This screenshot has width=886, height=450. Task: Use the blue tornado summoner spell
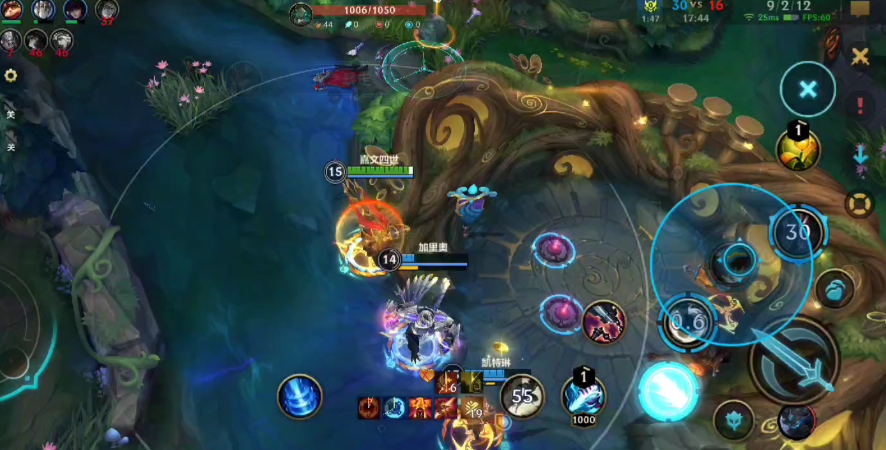[299, 396]
